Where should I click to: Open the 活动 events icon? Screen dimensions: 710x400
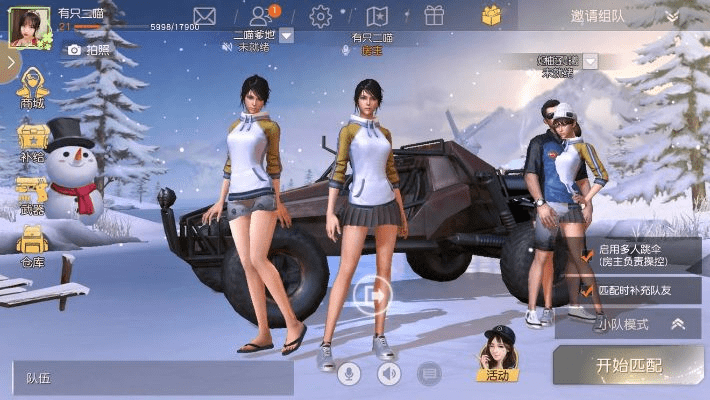point(497,359)
